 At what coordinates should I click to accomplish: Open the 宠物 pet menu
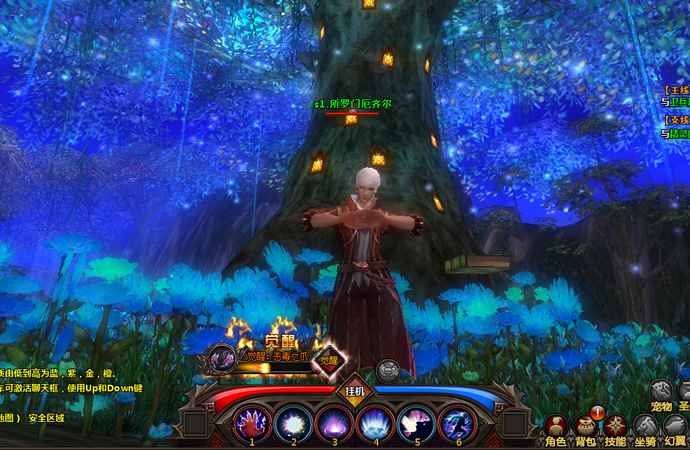(x=661, y=392)
